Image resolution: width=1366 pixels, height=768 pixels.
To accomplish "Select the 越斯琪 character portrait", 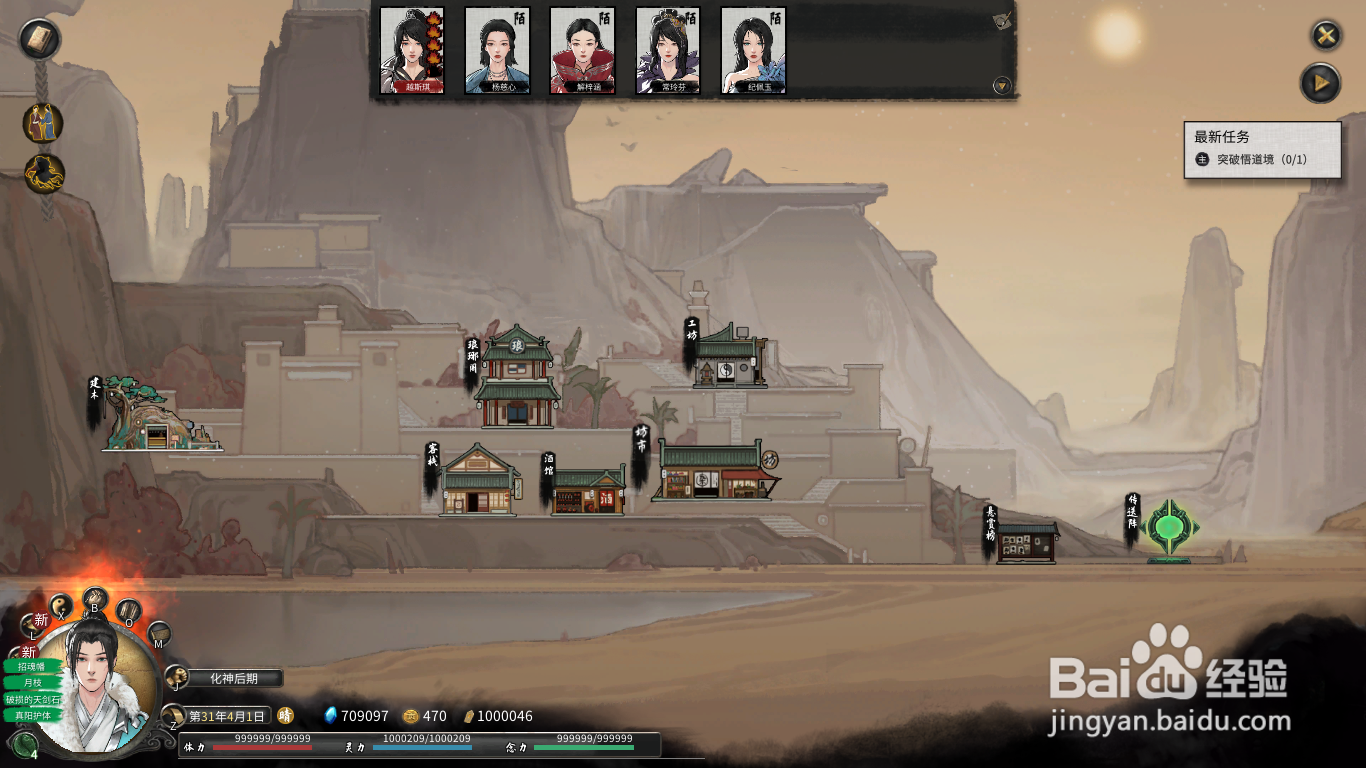I will pos(411,50).
